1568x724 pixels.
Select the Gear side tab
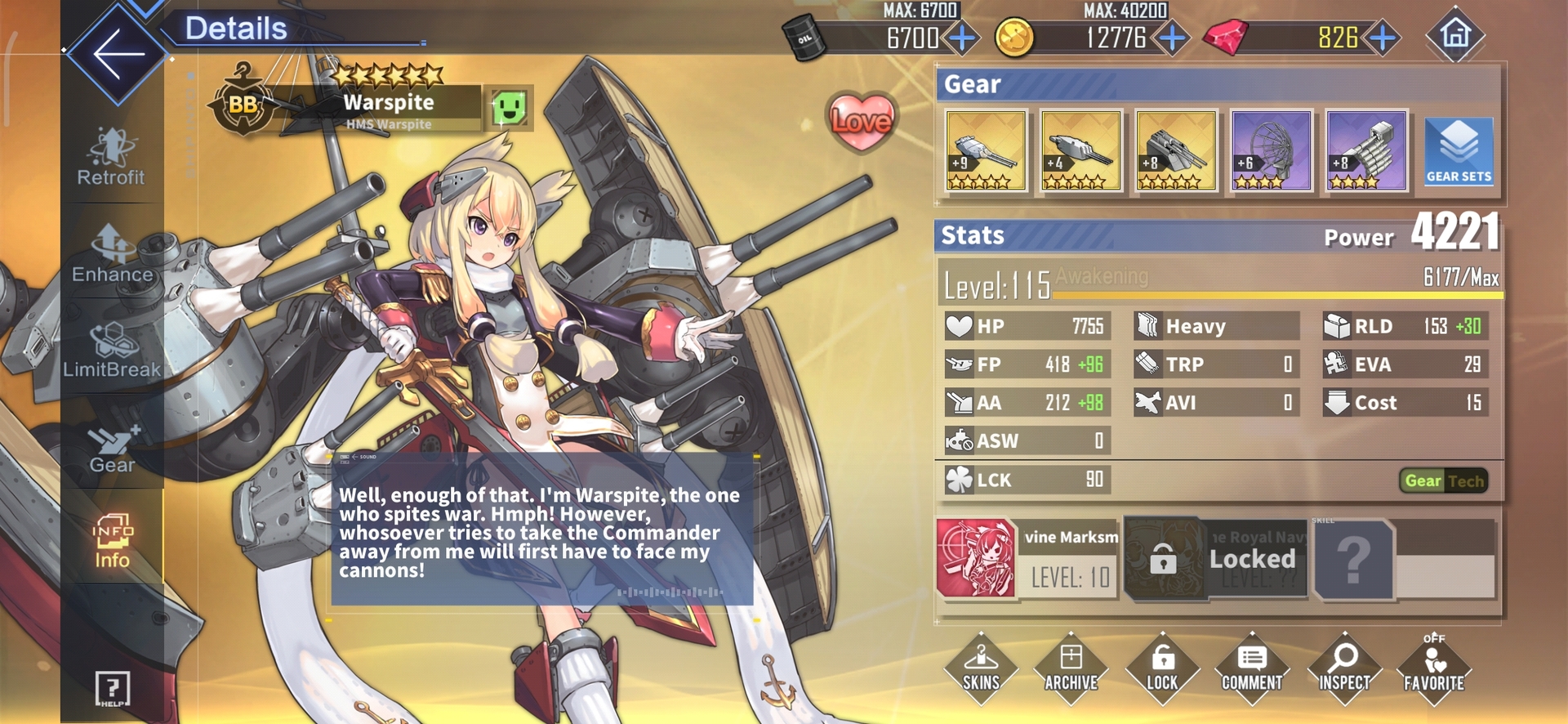pyautogui.click(x=112, y=449)
